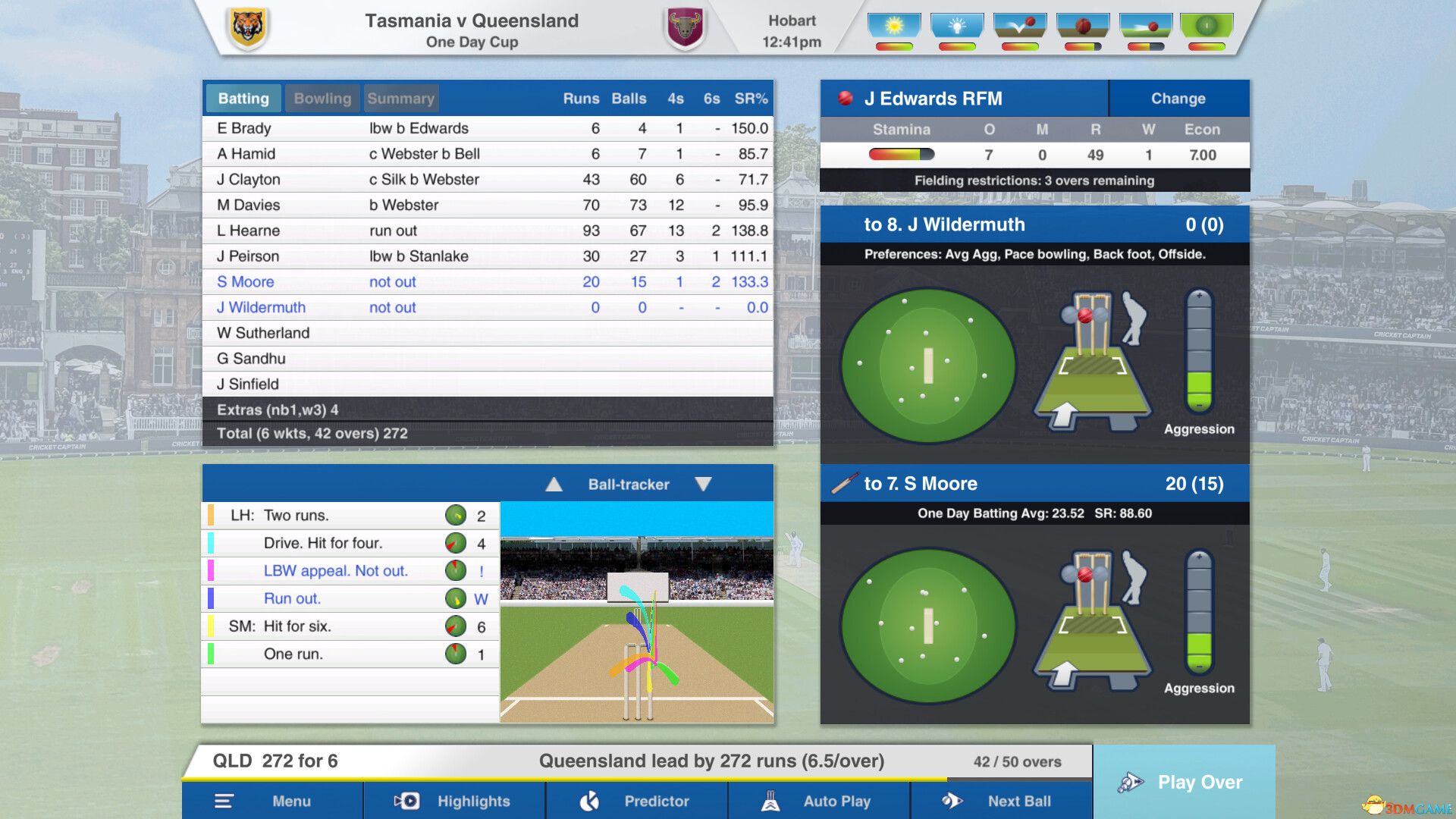Switch to the Summary tab
The width and height of the screenshot is (1456, 819).
coord(401,98)
